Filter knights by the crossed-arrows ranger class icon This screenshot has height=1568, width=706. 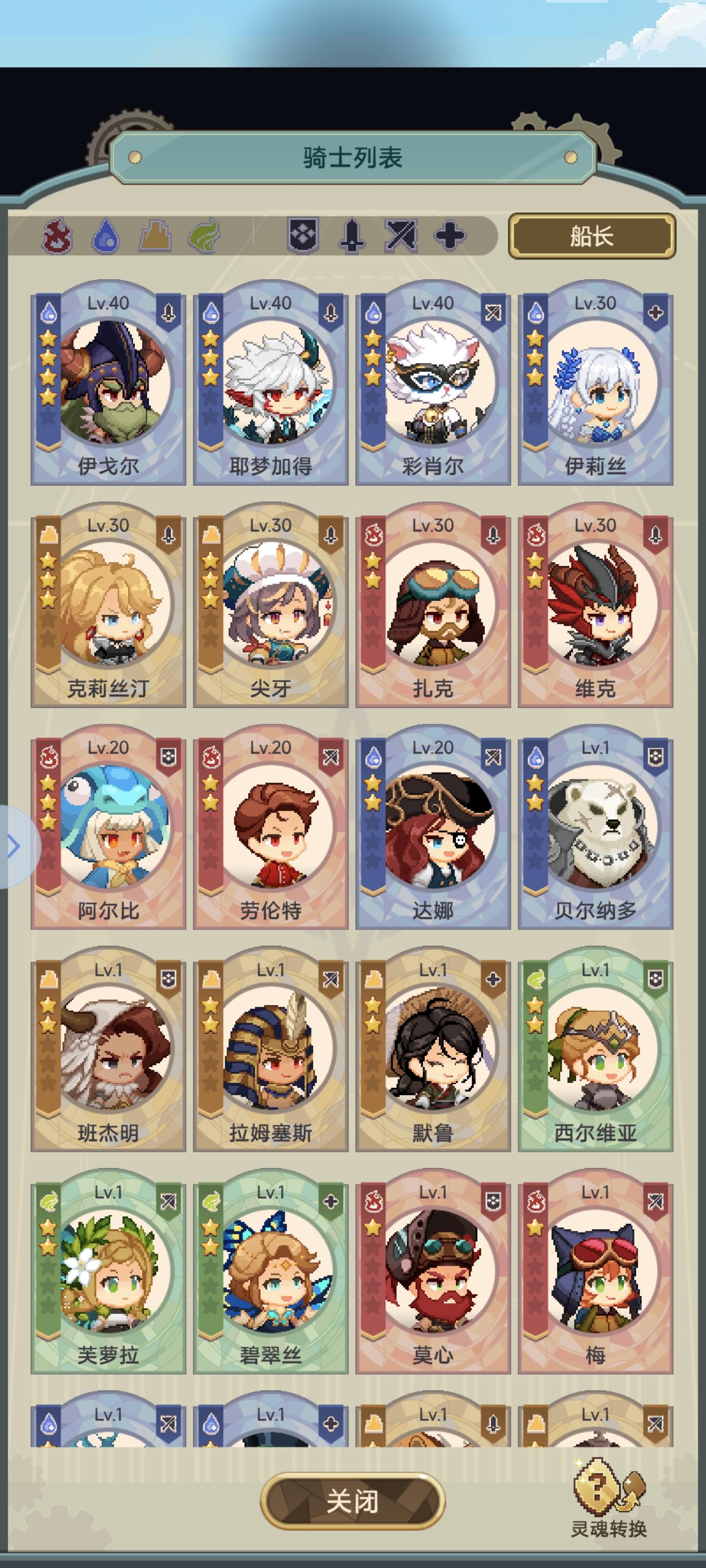click(400, 236)
